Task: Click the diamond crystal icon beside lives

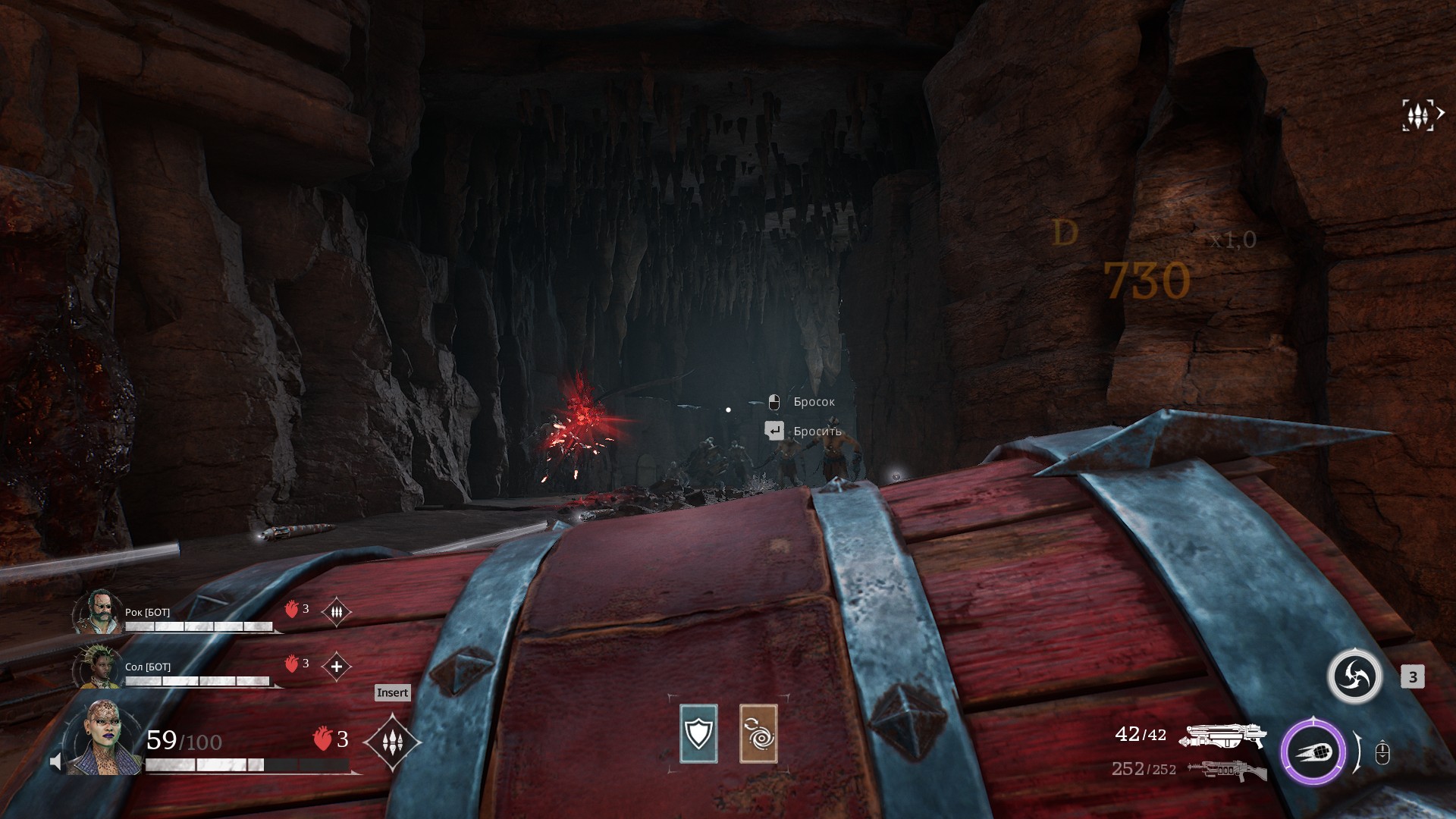Action: point(392,742)
